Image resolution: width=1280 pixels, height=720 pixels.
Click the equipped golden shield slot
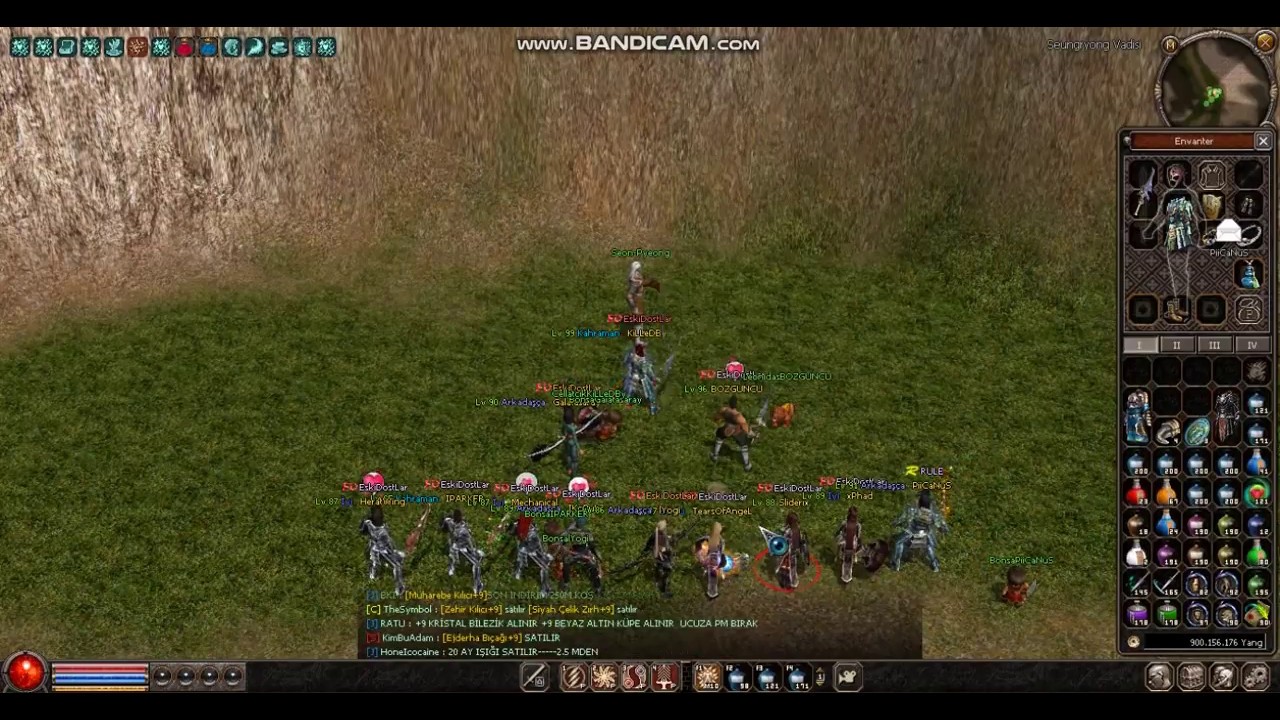coord(1212,207)
